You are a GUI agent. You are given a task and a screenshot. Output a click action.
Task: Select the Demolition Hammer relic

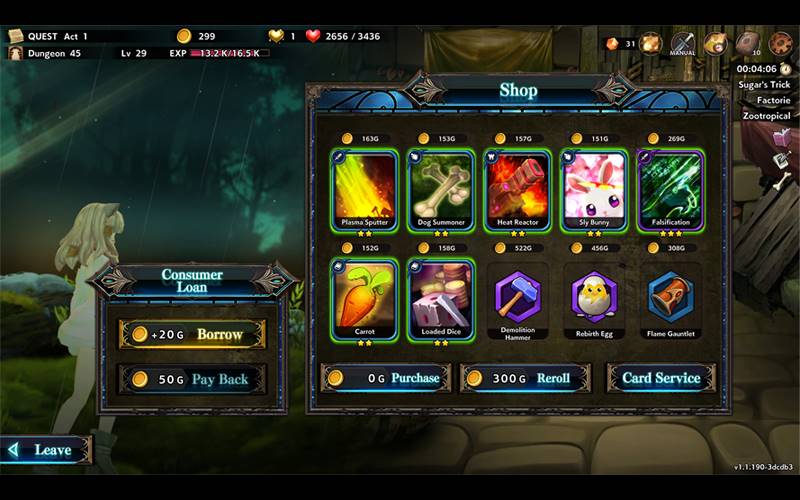(518, 298)
